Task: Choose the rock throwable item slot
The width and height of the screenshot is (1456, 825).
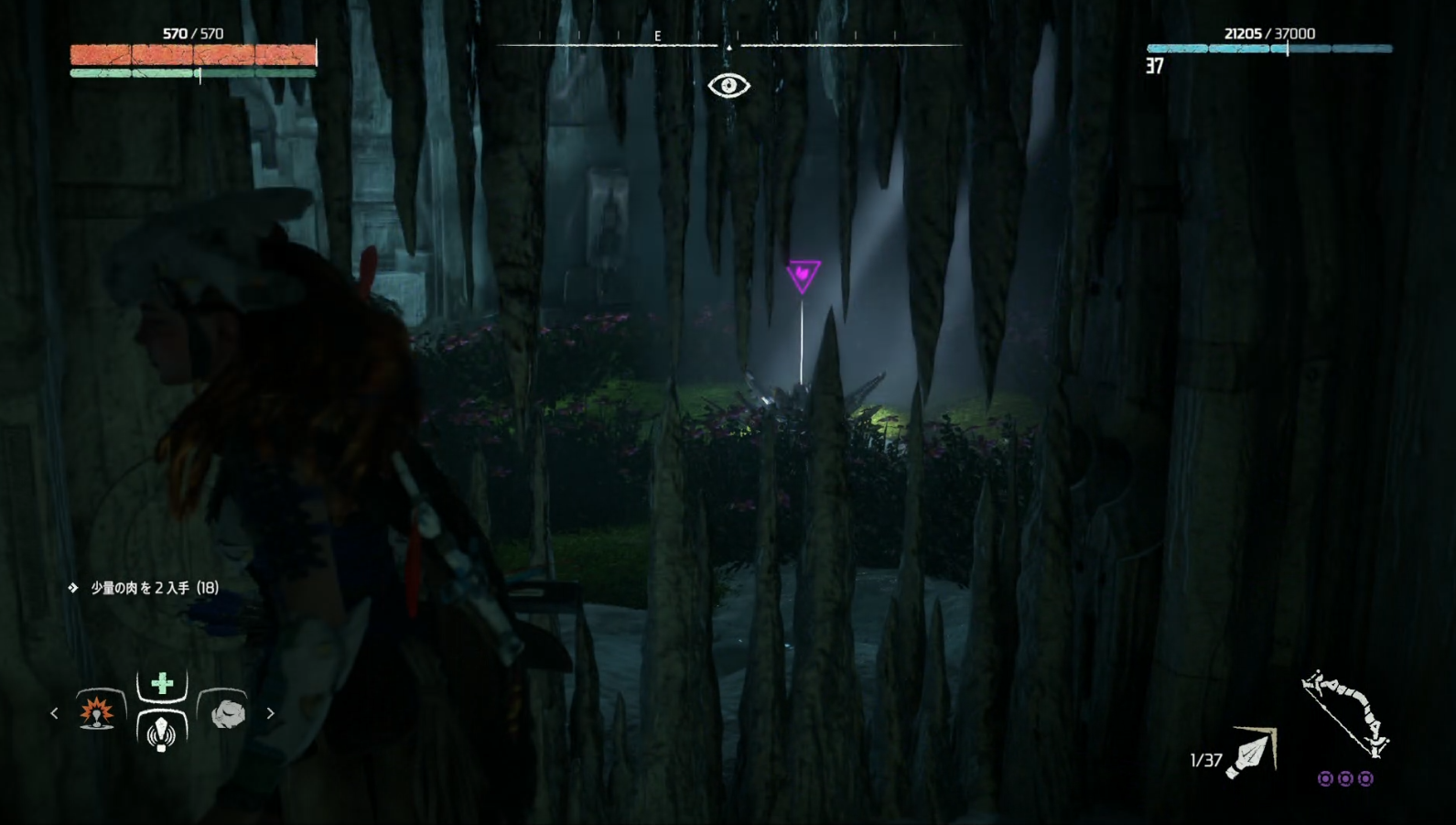Action: coord(227,713)
